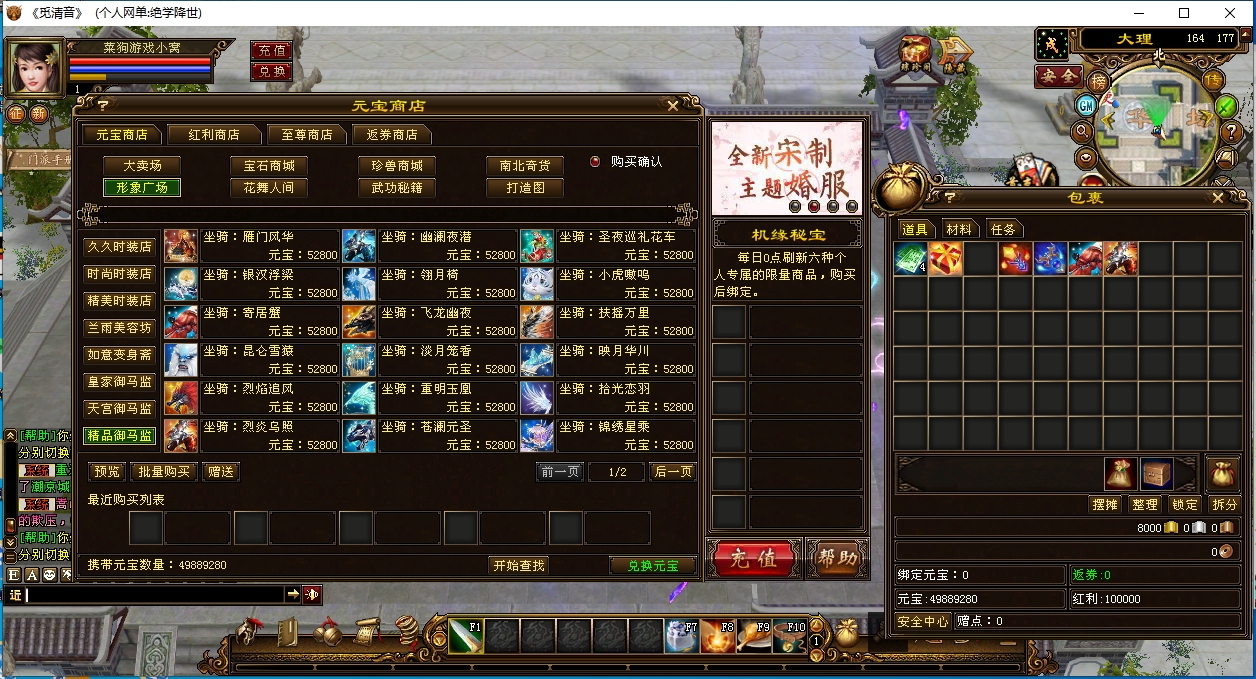Maximize the game window
The width and height of the screenshot is (1256, 679).
coord(1184,13)
